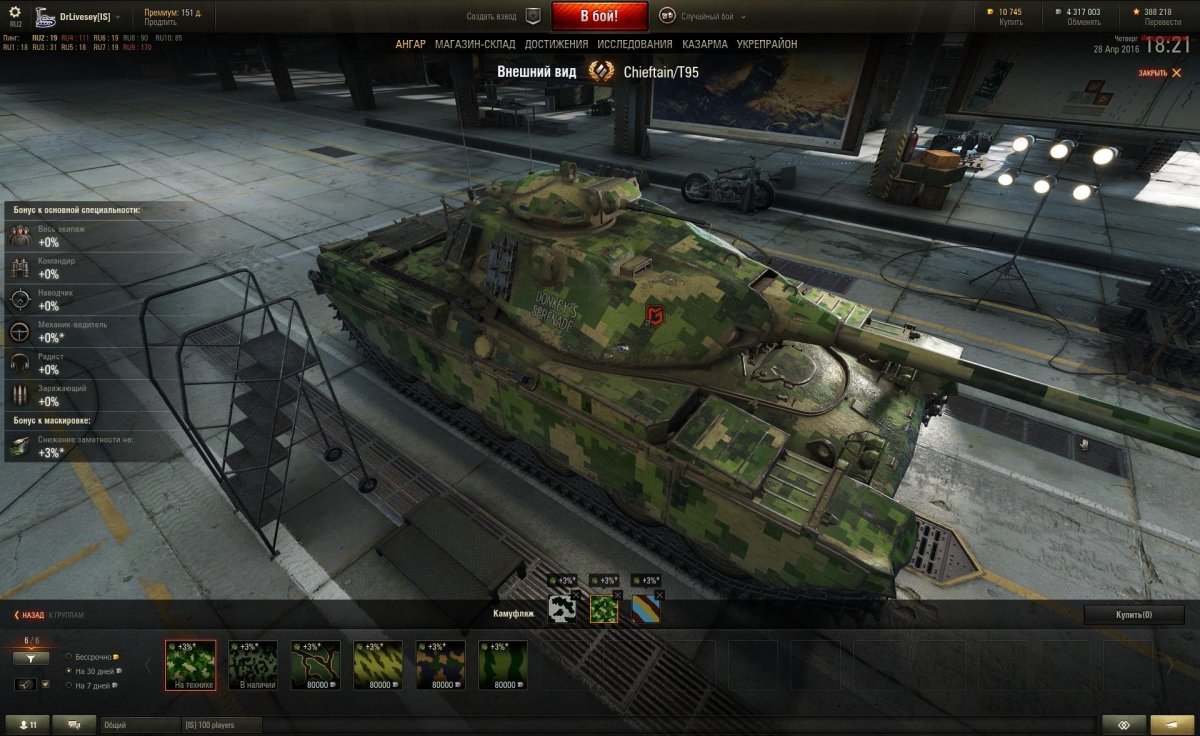The height and width of the screenshot is (736, 1200).
Task: Choose the «Бессрочно» duration option
Action: (68, 657)
